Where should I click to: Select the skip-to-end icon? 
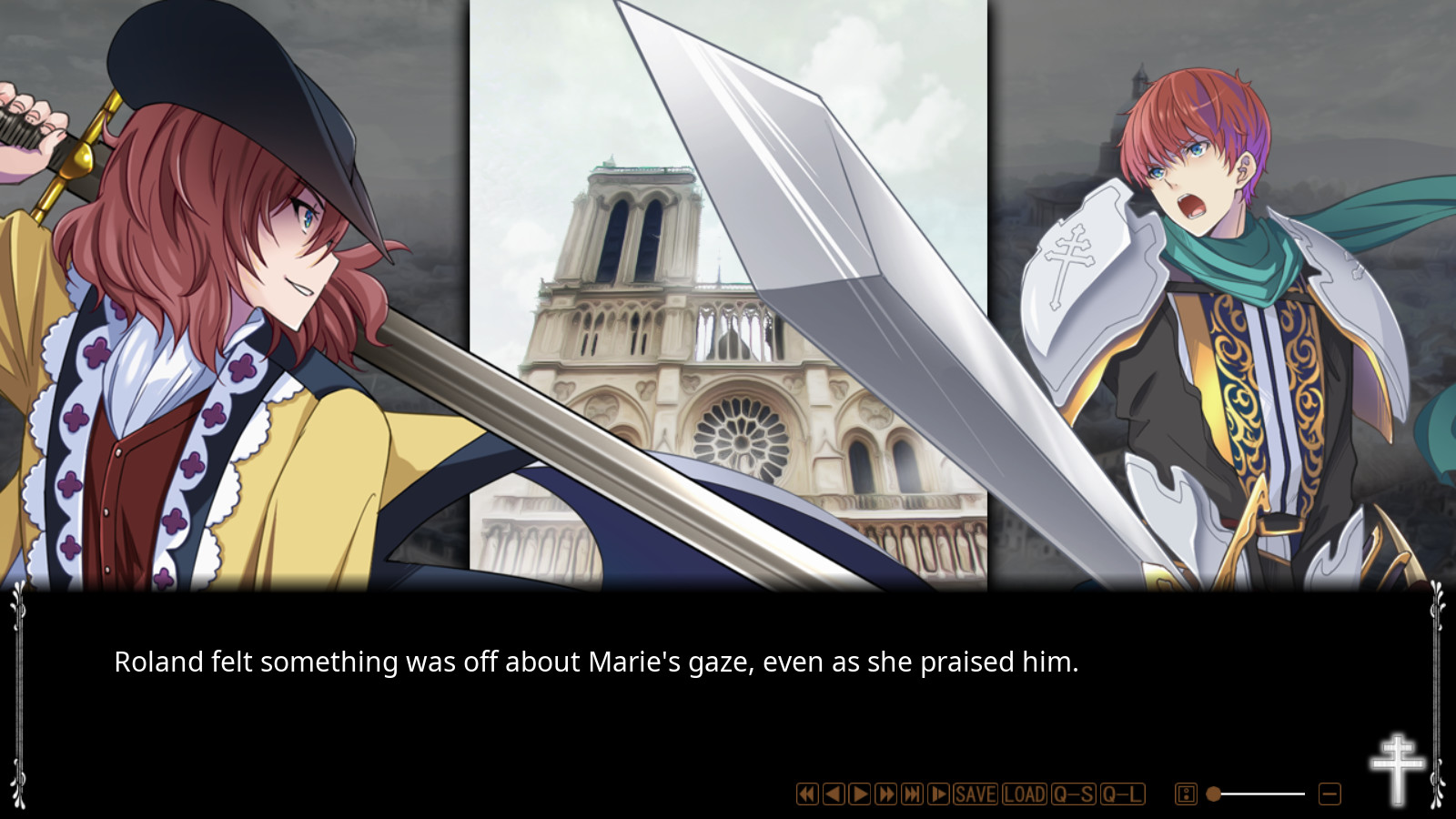click(x=913, y=794)
